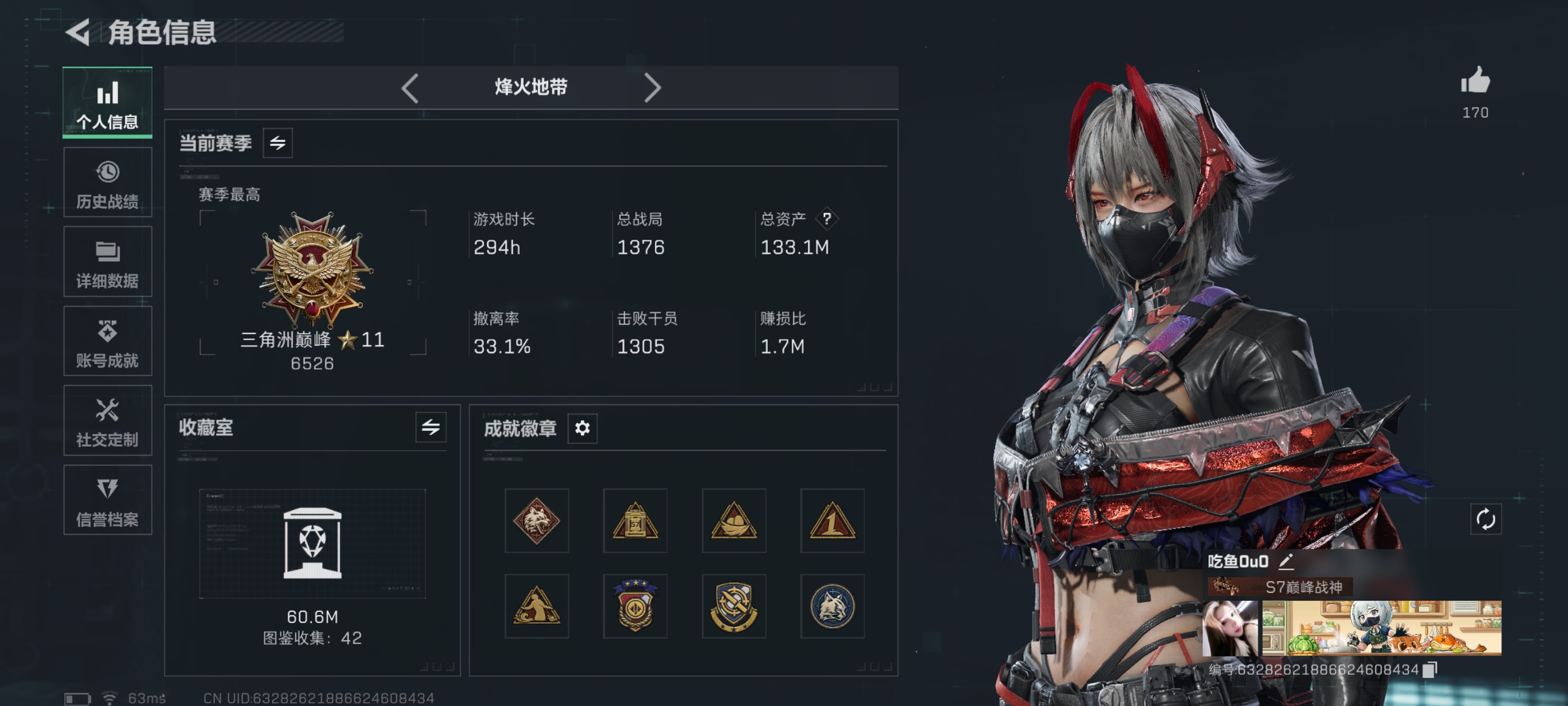Toggle the 收藏室 collection display switch
This screenshot has width=1568, height=706.
click(x=431, y=429)
